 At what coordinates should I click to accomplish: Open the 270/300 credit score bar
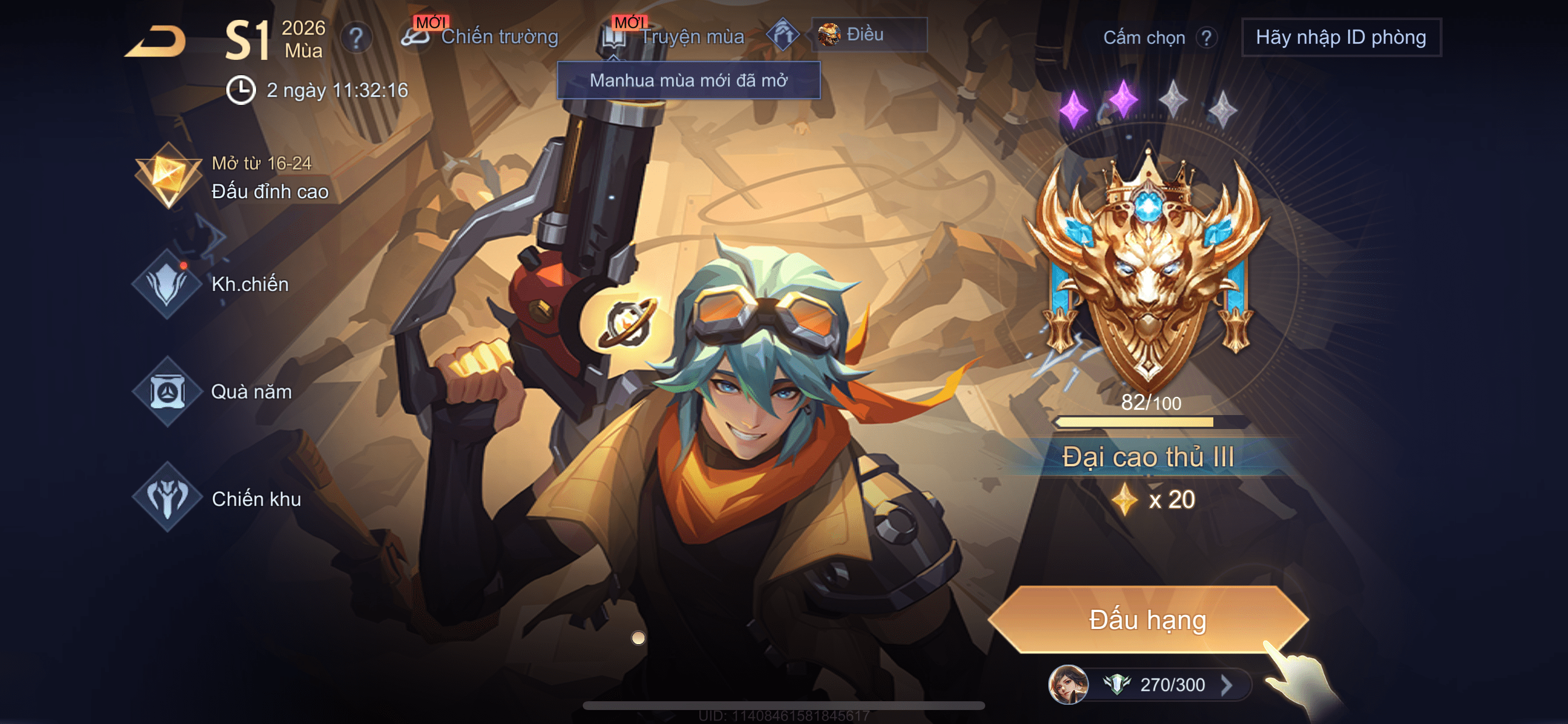click(x=1157, y=684)
